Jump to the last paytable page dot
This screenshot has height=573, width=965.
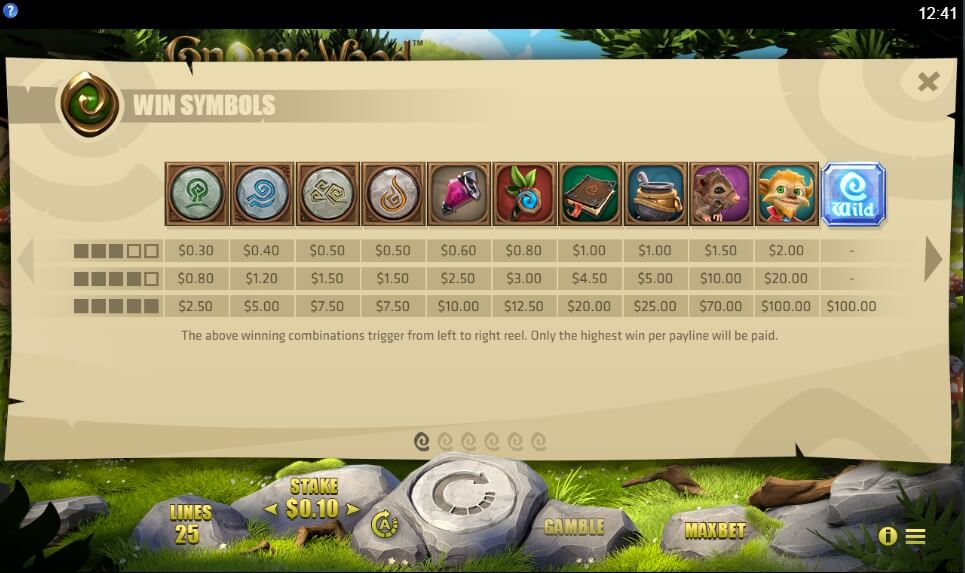[539, 440]
